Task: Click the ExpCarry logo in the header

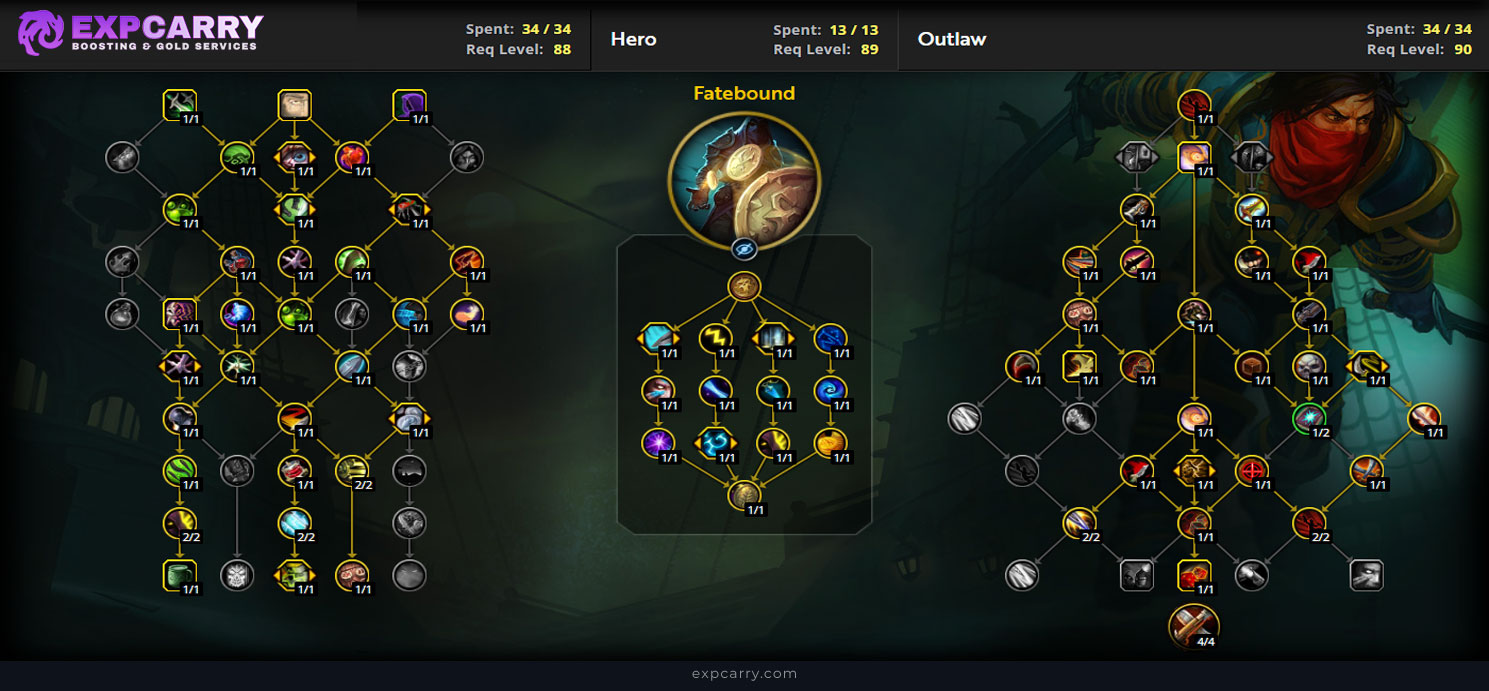Action: [140, 33]
